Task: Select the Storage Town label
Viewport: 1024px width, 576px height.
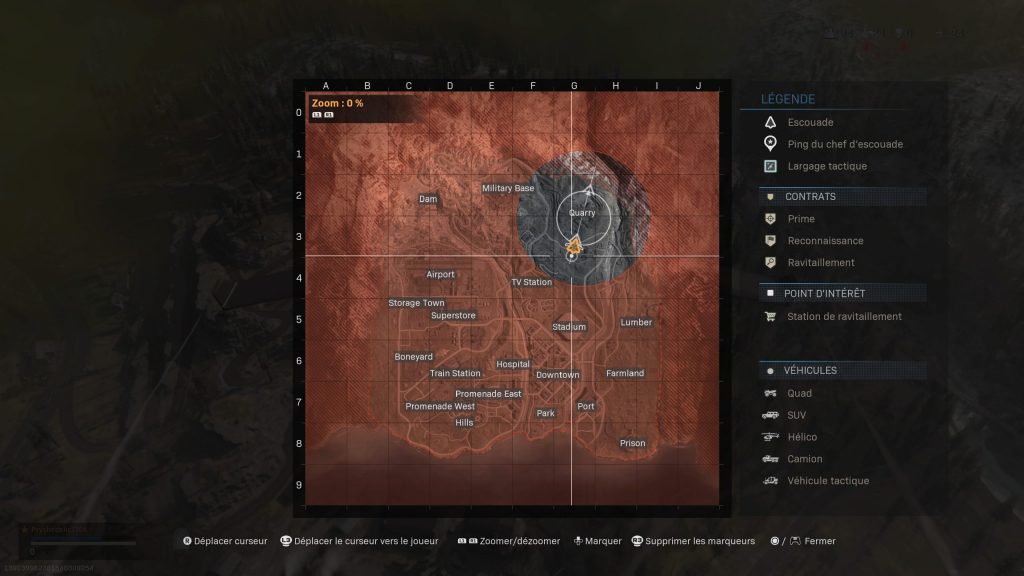Action: coord(416,303)
